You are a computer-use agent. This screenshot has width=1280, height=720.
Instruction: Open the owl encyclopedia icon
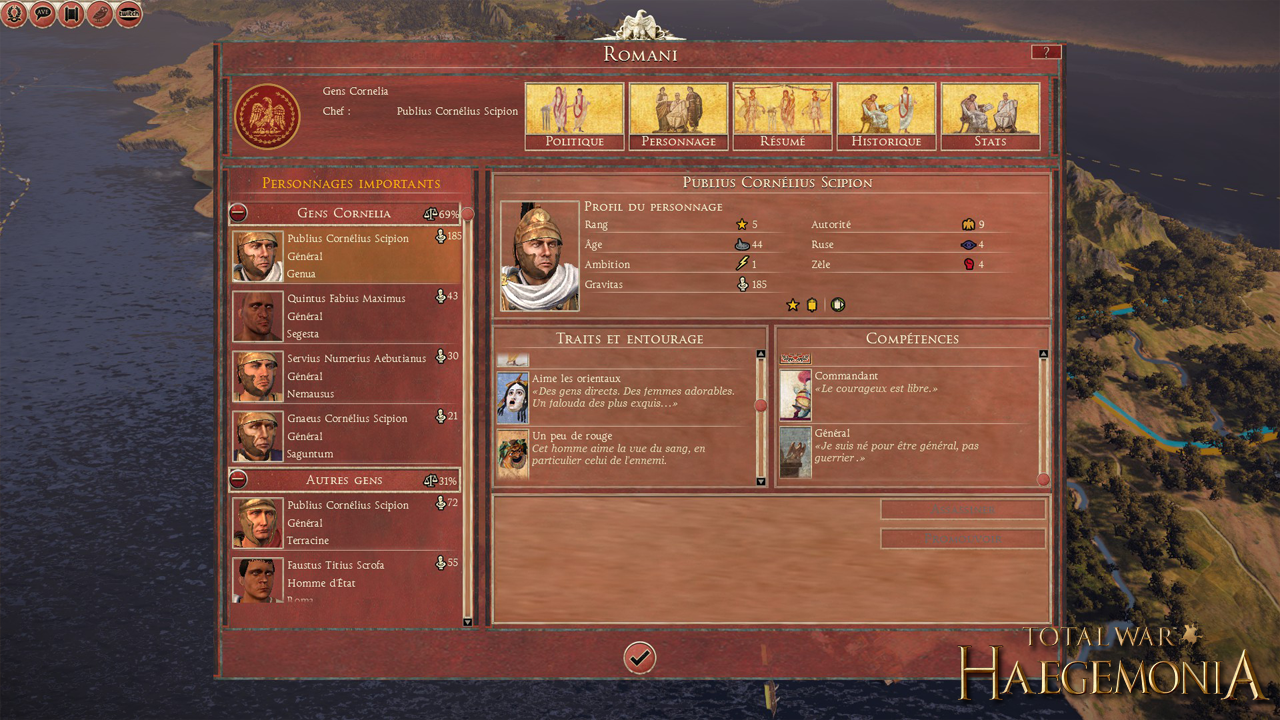coord(99,14)
